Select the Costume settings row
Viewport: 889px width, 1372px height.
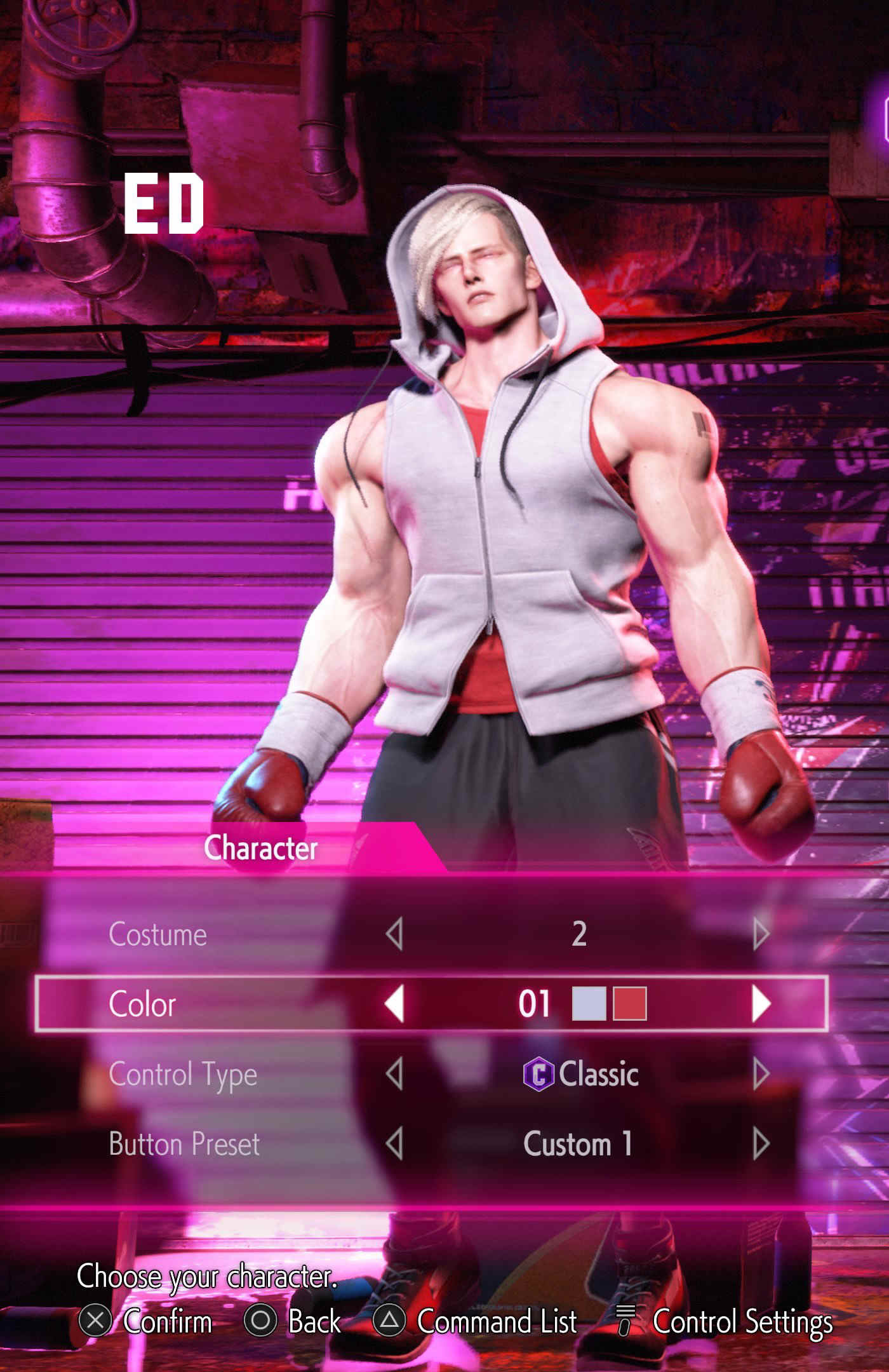pyautogui.click(x=159, y=934)
